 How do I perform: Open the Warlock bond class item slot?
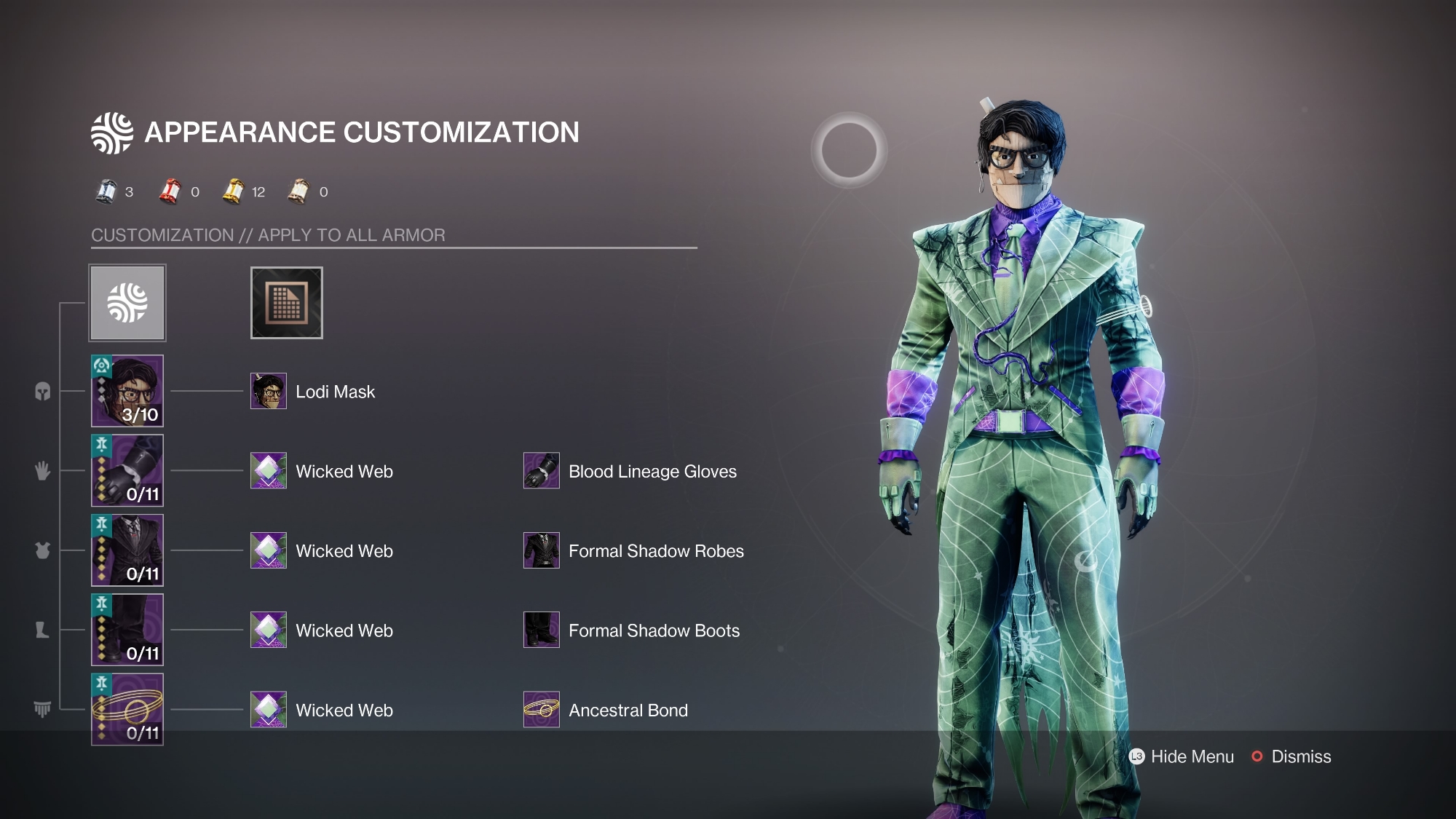point(127,709)
